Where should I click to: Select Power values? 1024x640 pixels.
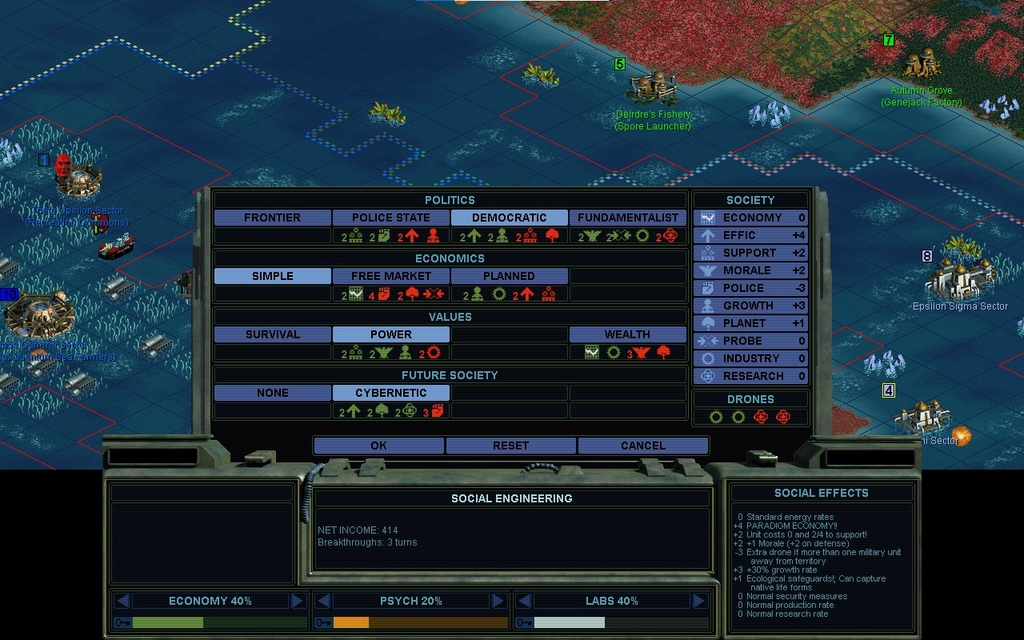pos(391,335)
